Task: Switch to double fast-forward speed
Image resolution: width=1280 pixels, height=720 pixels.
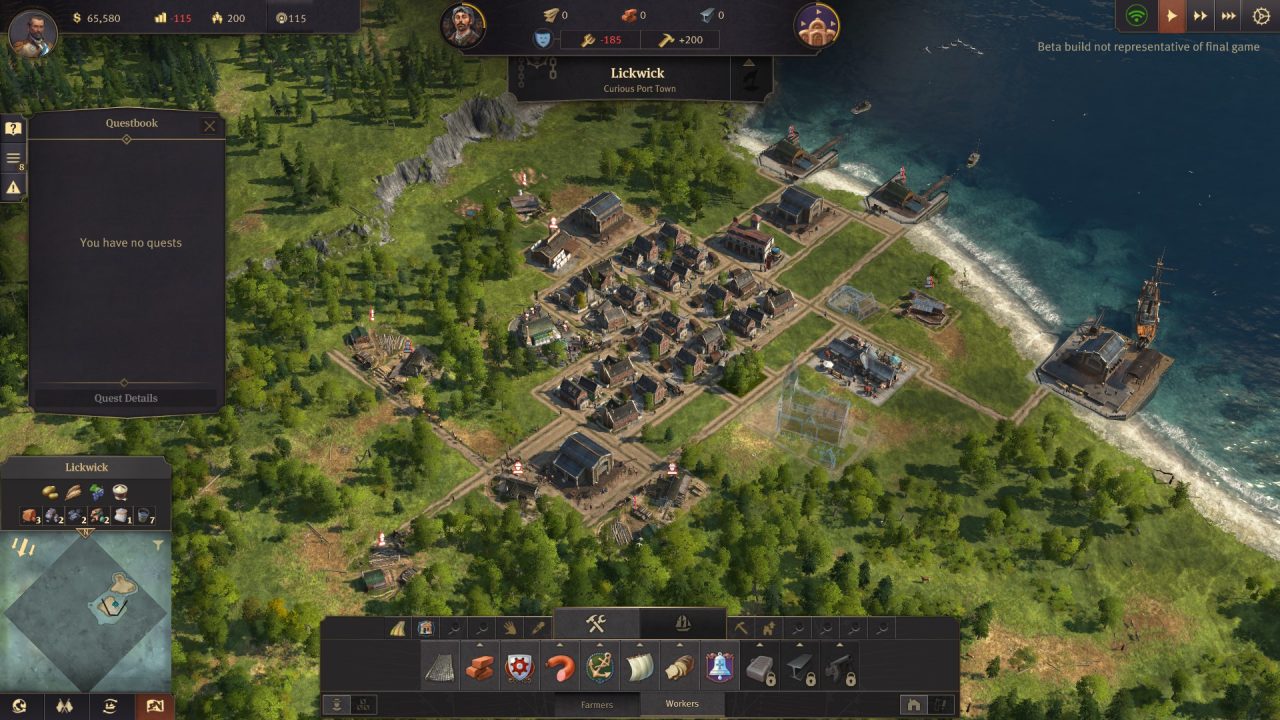Action: pos(1200,16)
